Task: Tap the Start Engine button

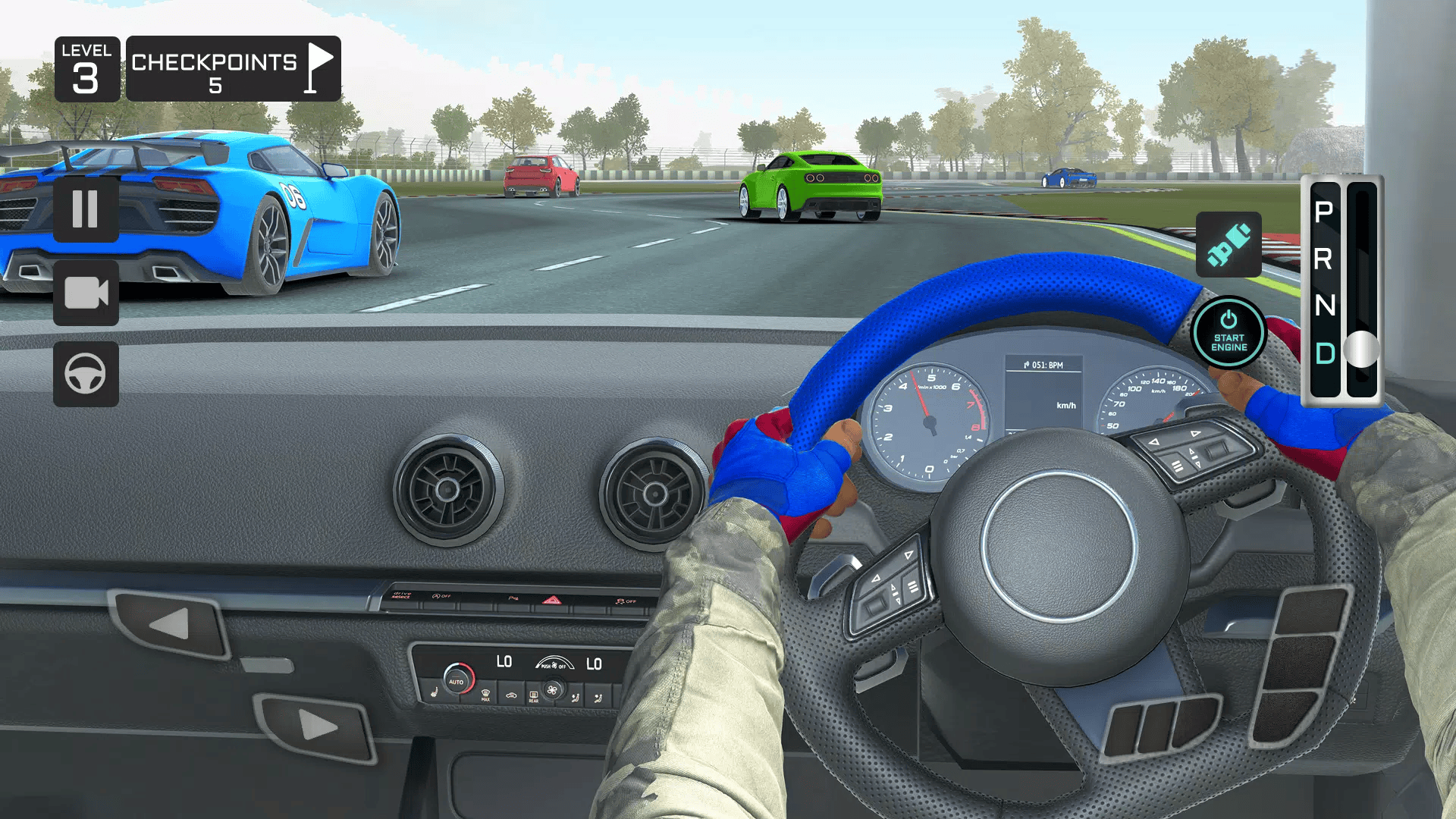Action: click(1228, 333)
